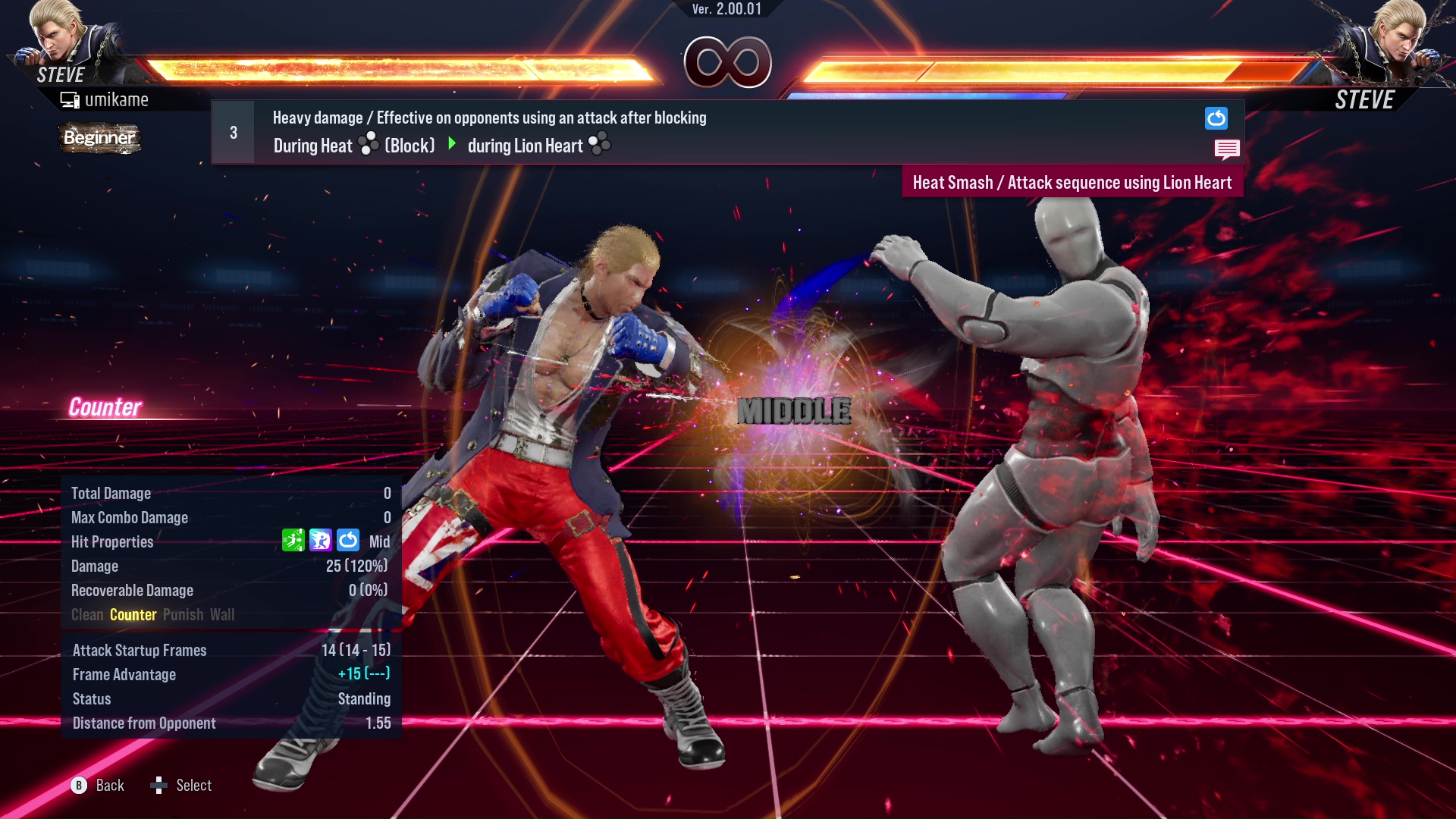
Task: Click the infinity round timer symbol
Action: click(x=727, y=62)
